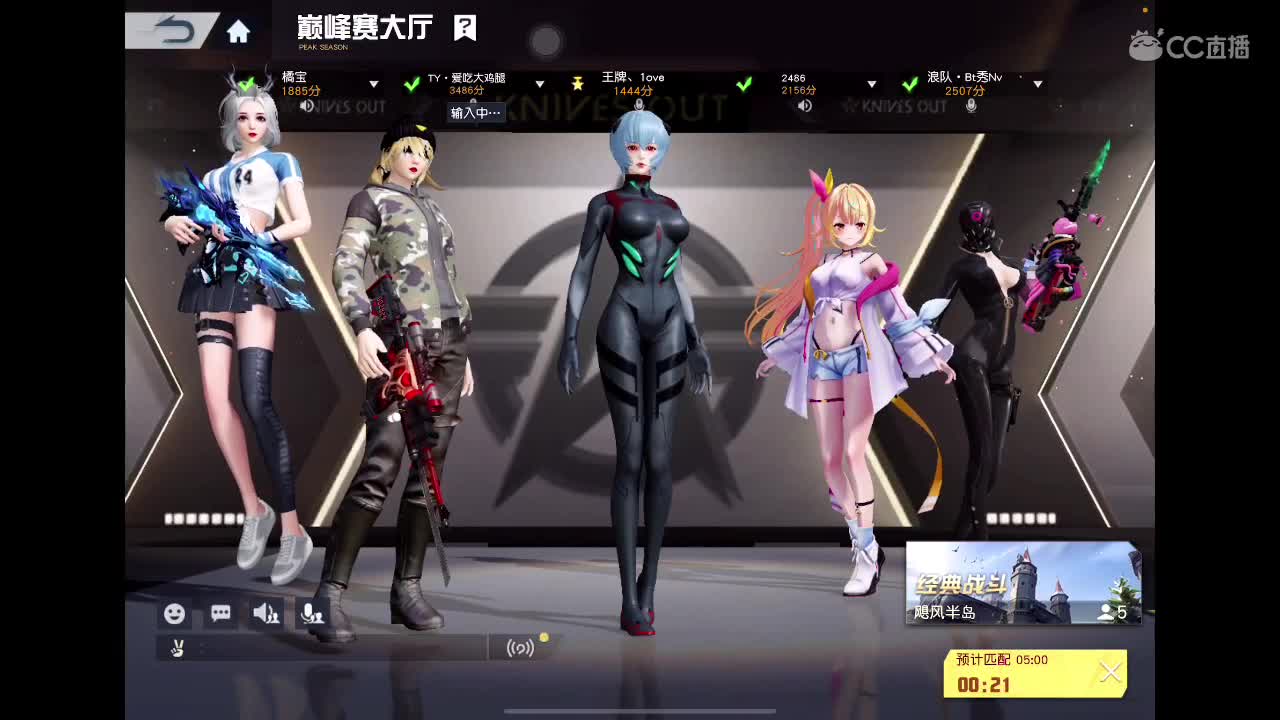Go back using the return arrow
This screenshot has height=720, width=1280.
tap(175, 30)
